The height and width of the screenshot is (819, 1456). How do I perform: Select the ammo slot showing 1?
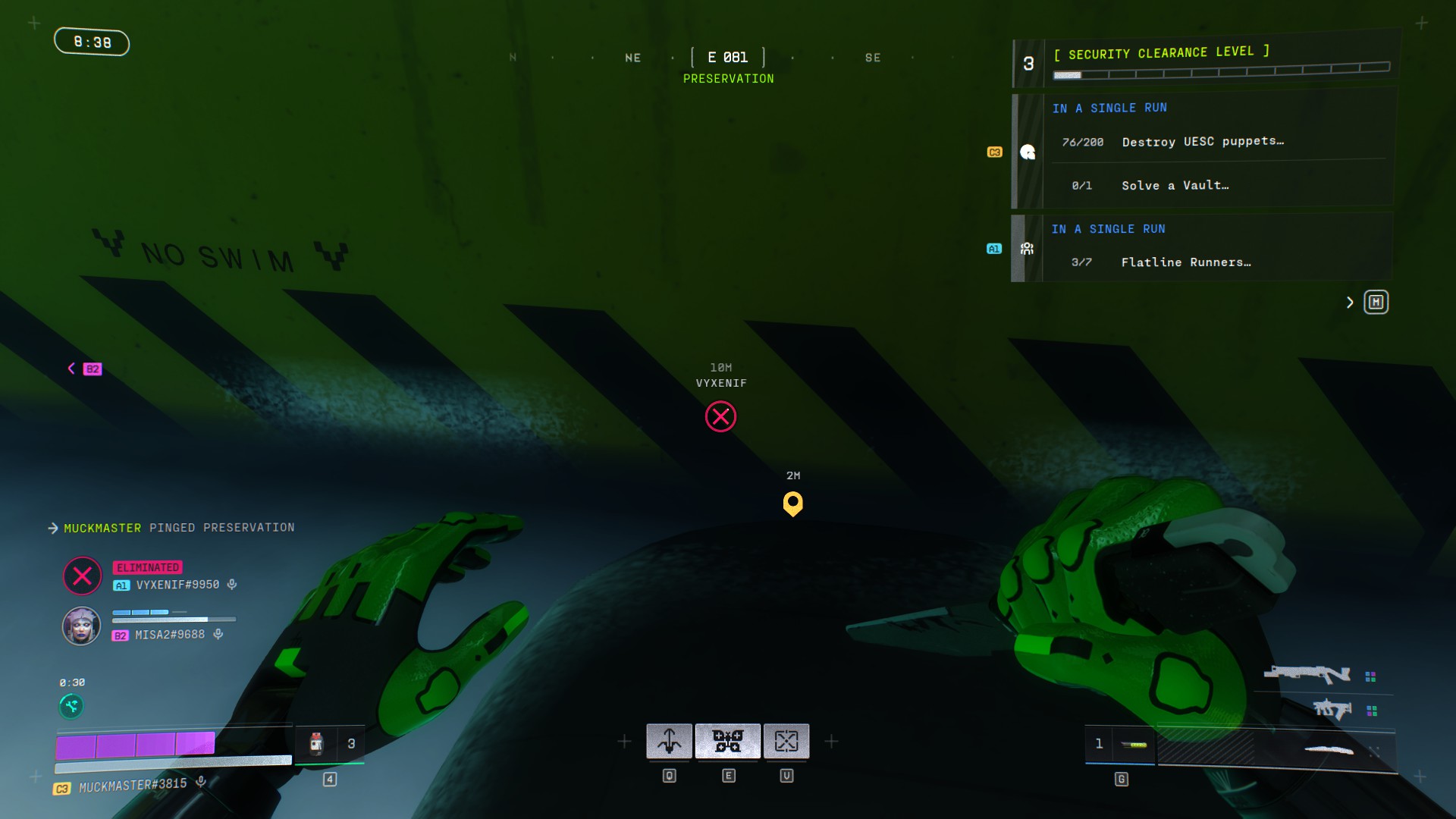coord(1119,744)
